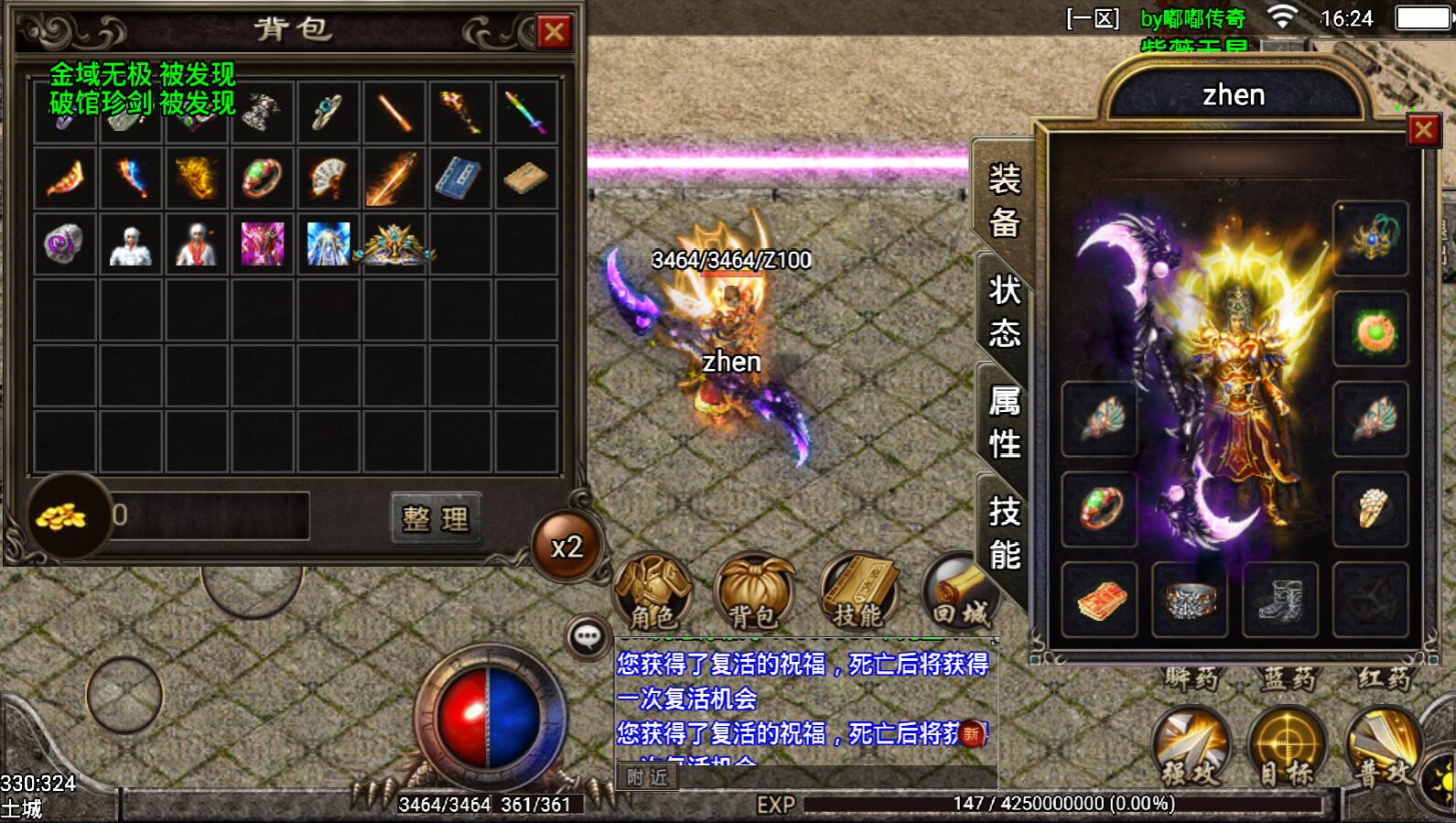Tap the round 背包 bag button
The image size is (1456, 823).
coord(754,592)
